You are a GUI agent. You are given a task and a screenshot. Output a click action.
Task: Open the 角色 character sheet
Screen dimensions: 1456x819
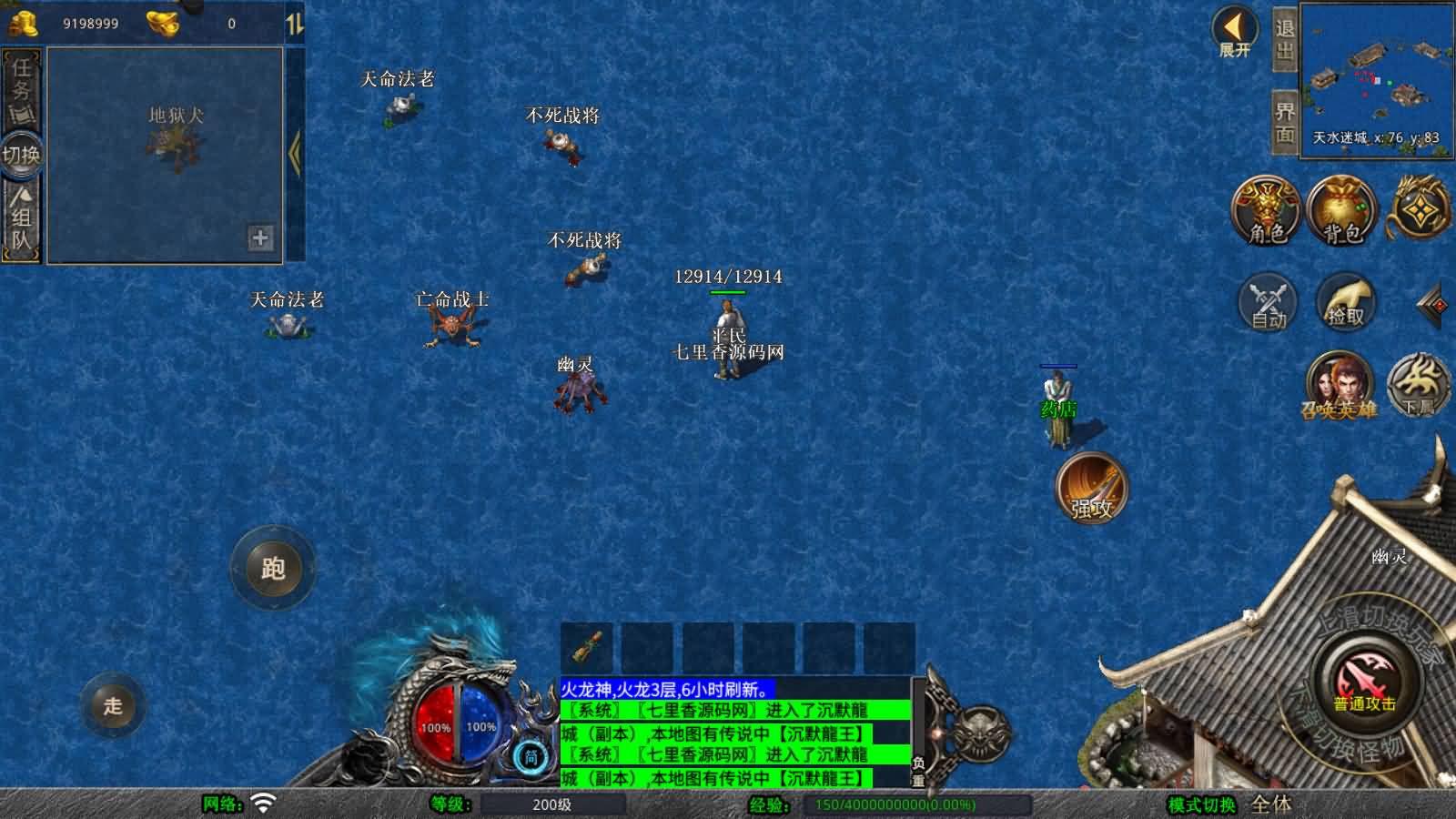coord(1267,211)
